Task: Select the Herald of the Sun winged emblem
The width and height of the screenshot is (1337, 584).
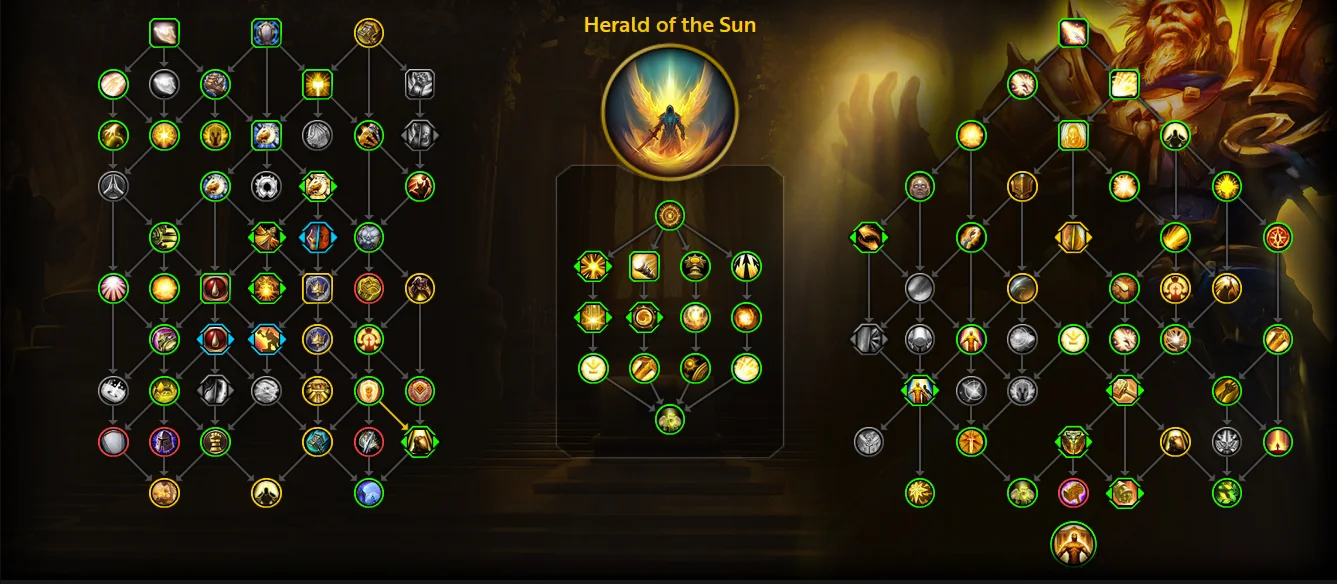Action: 670,111
